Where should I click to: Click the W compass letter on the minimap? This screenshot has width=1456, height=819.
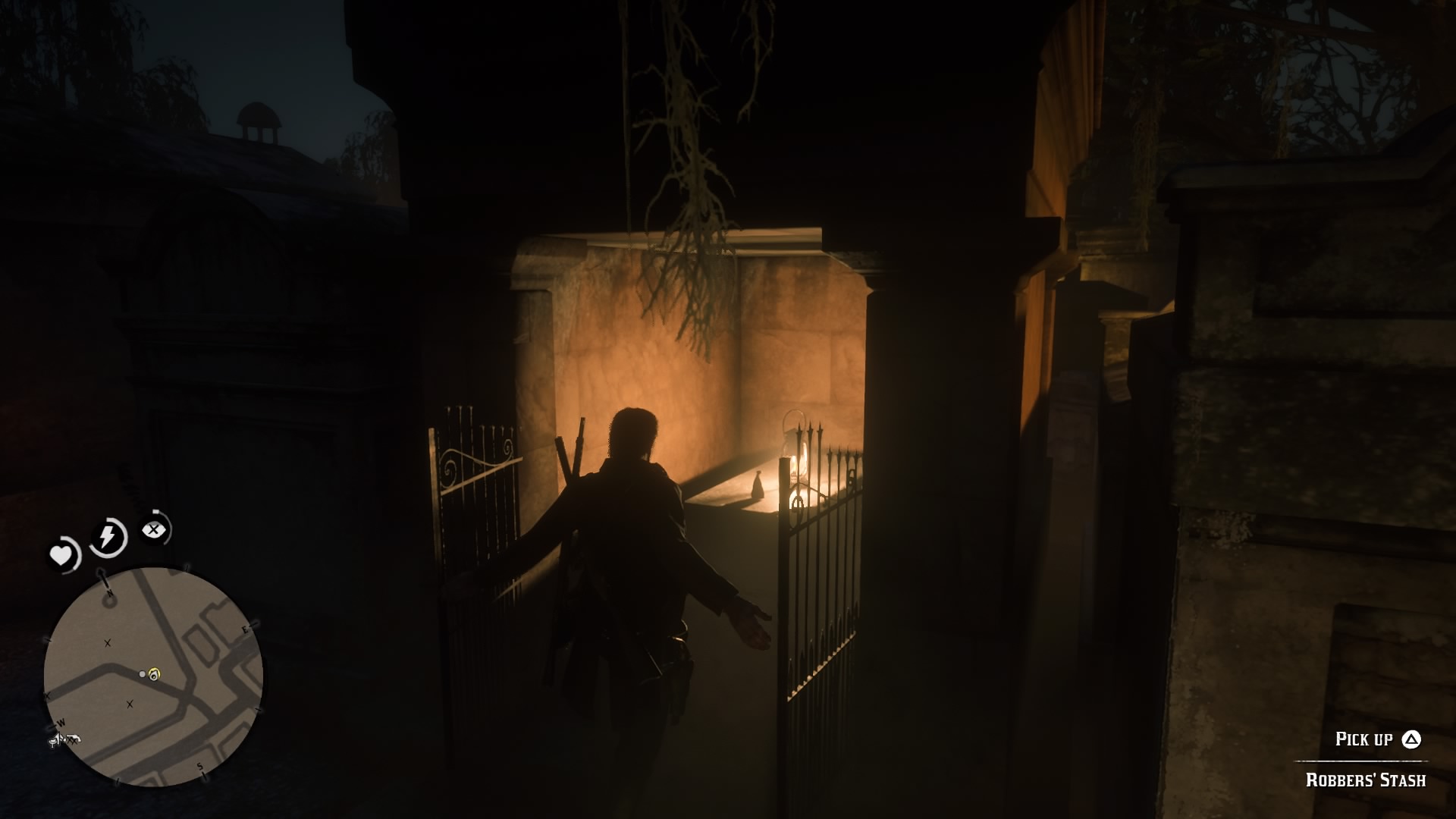point(60,723)
